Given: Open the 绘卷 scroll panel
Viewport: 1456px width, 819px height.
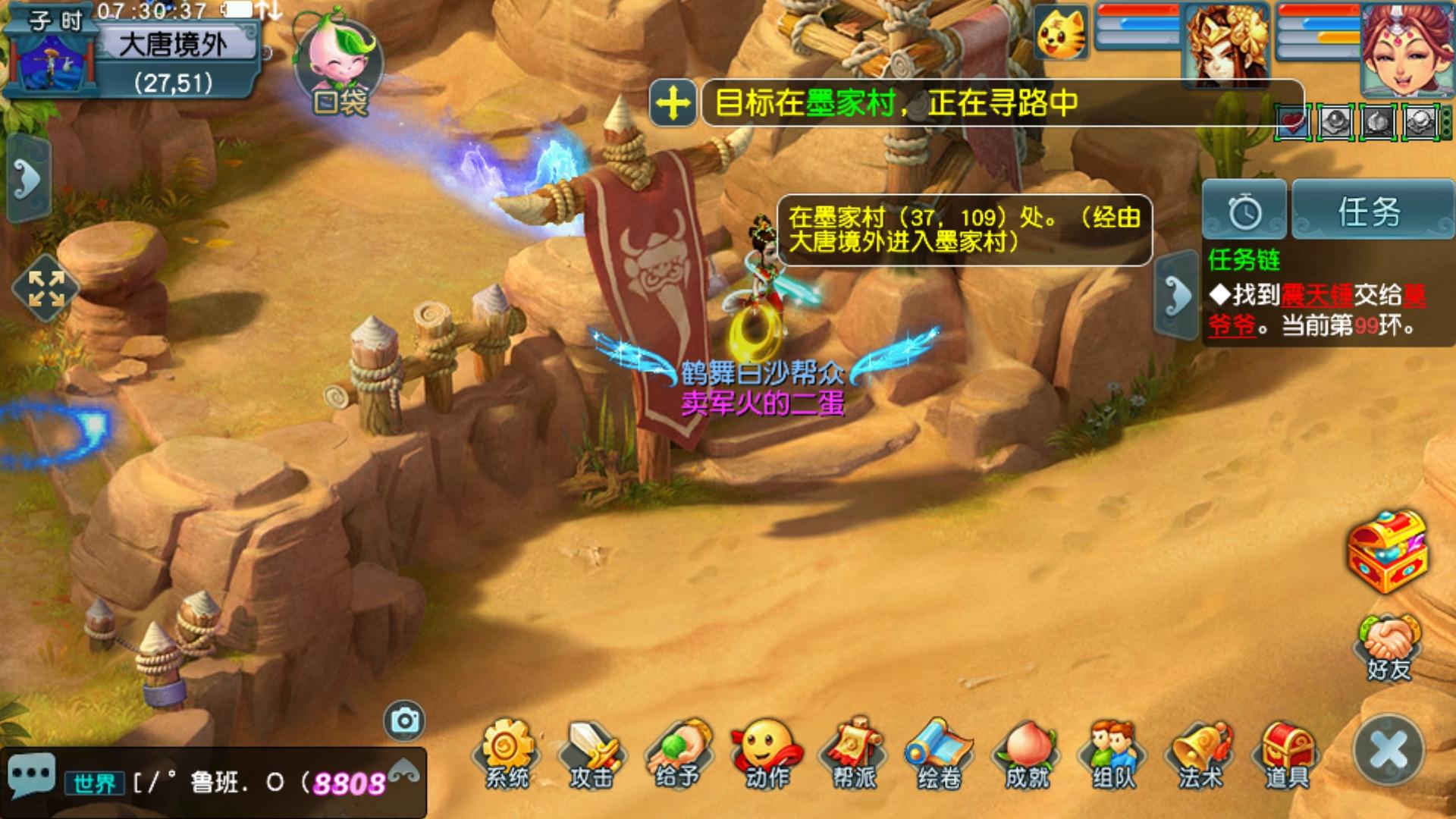Looking at the screenshot, I should [940, 752].
